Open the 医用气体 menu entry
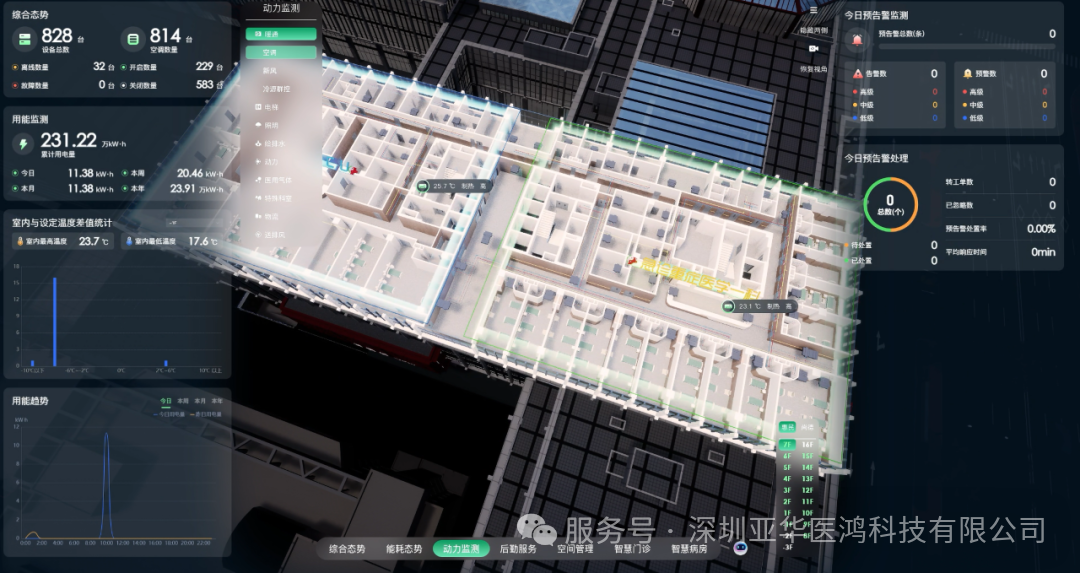The image size is (1080, 573). click(x=278, y=180)
